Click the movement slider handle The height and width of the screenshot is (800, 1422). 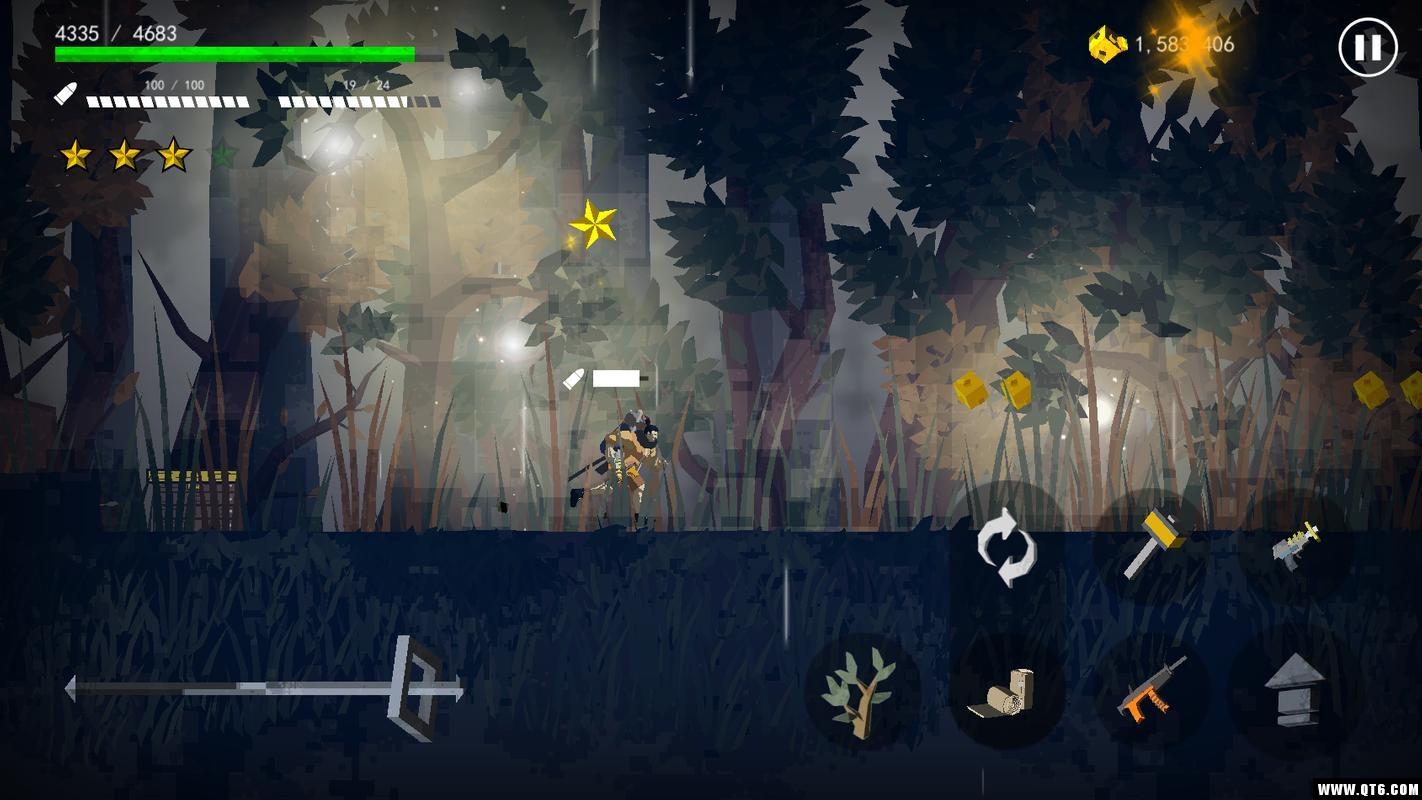point(416,688)
